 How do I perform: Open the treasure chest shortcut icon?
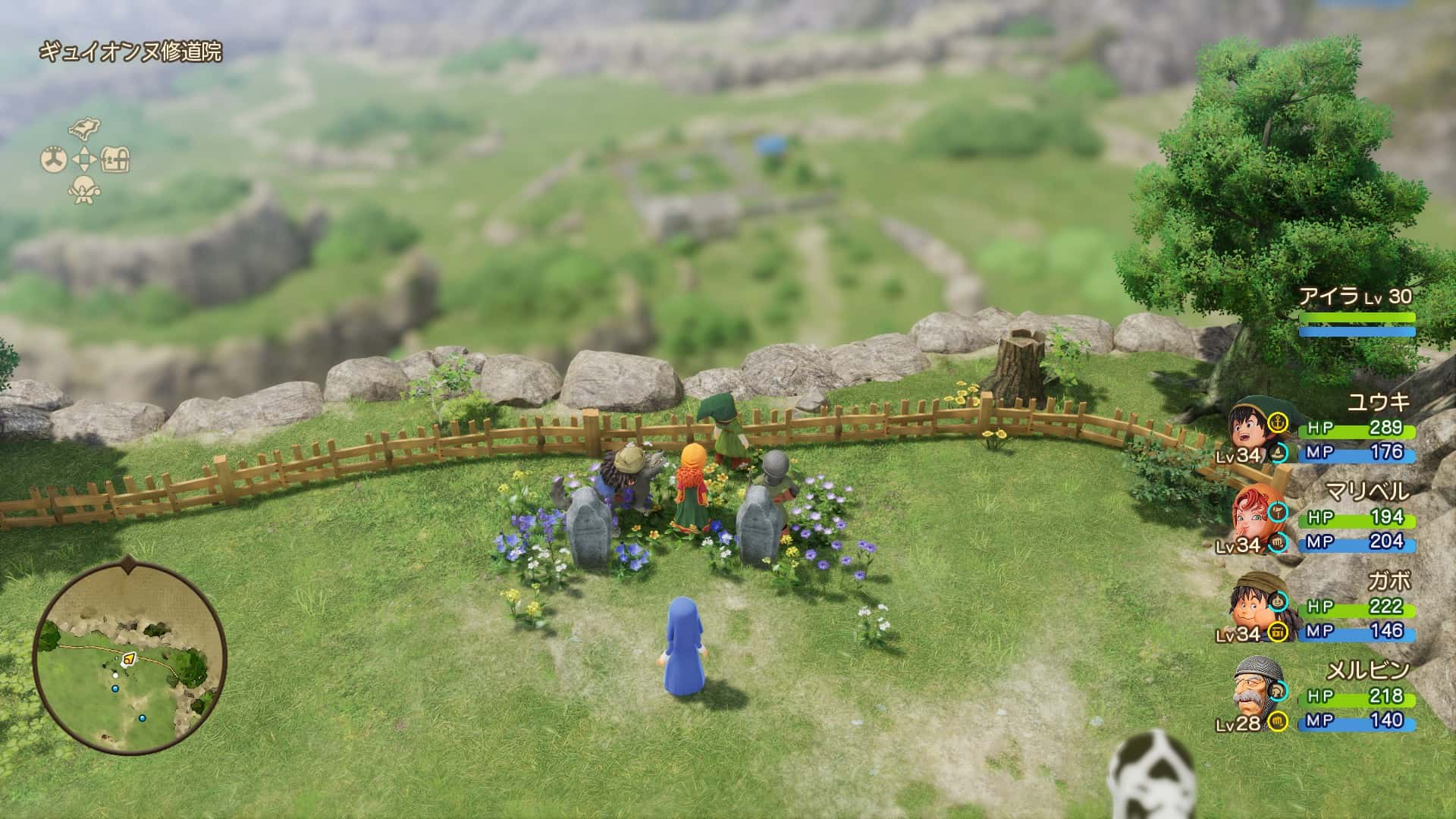[115, 159]
